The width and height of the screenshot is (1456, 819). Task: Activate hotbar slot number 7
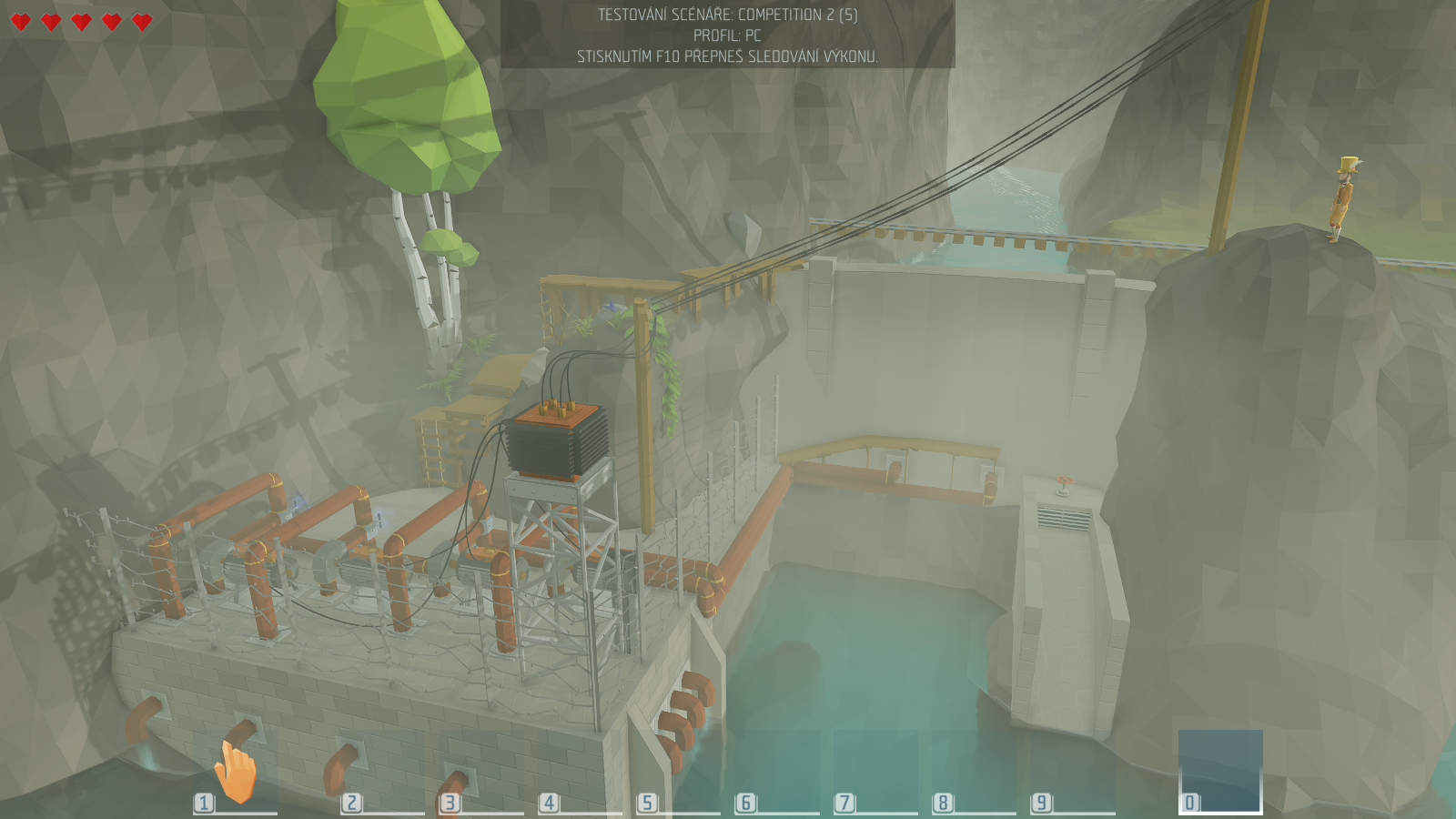pos(875,773)
